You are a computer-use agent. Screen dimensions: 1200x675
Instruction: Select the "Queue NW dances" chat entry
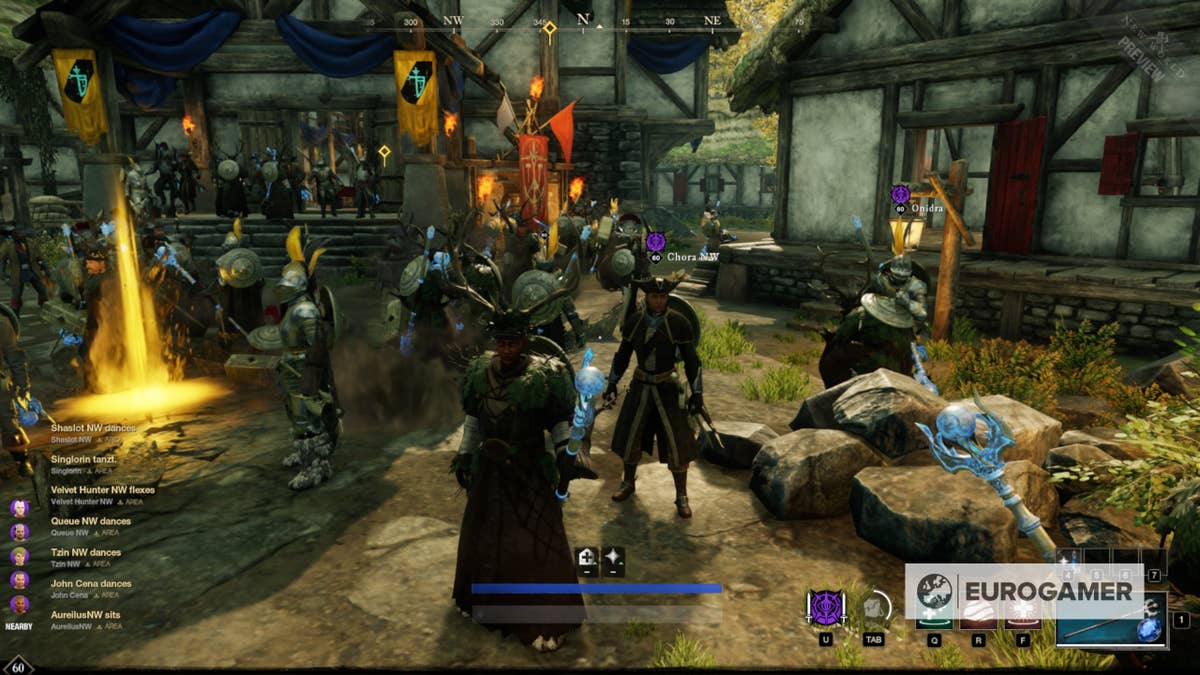tap(90, 521)
